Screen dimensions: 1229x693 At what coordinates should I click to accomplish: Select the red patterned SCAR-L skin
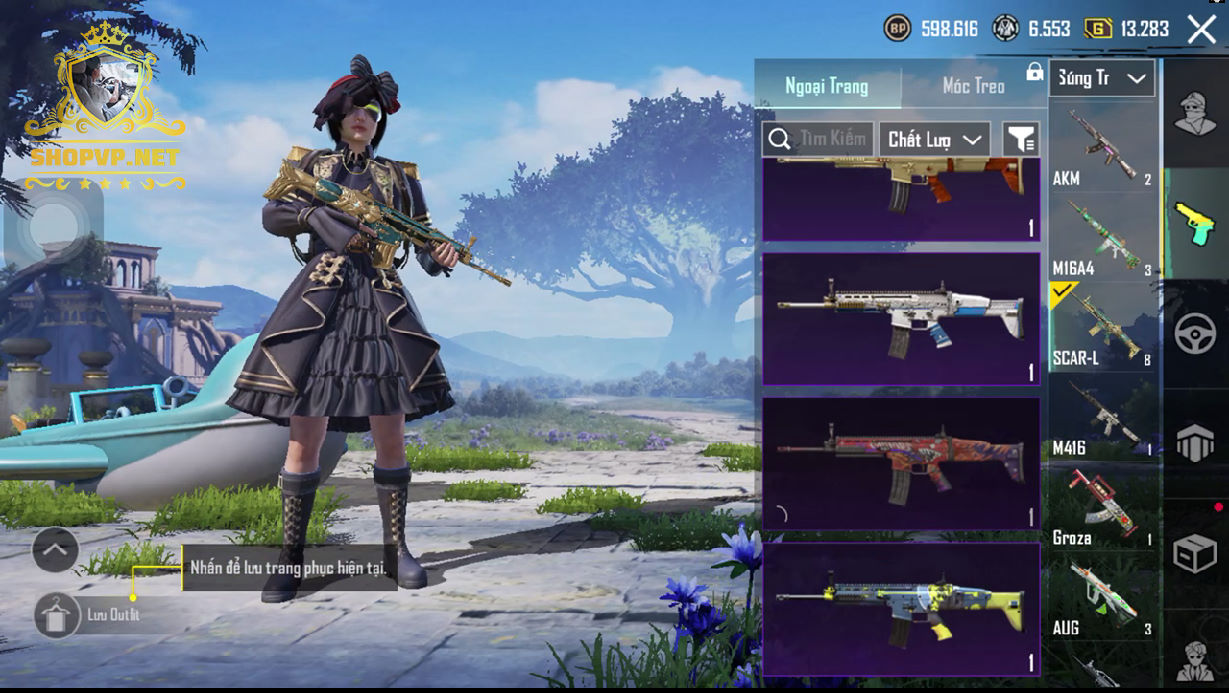coord(901,463)
